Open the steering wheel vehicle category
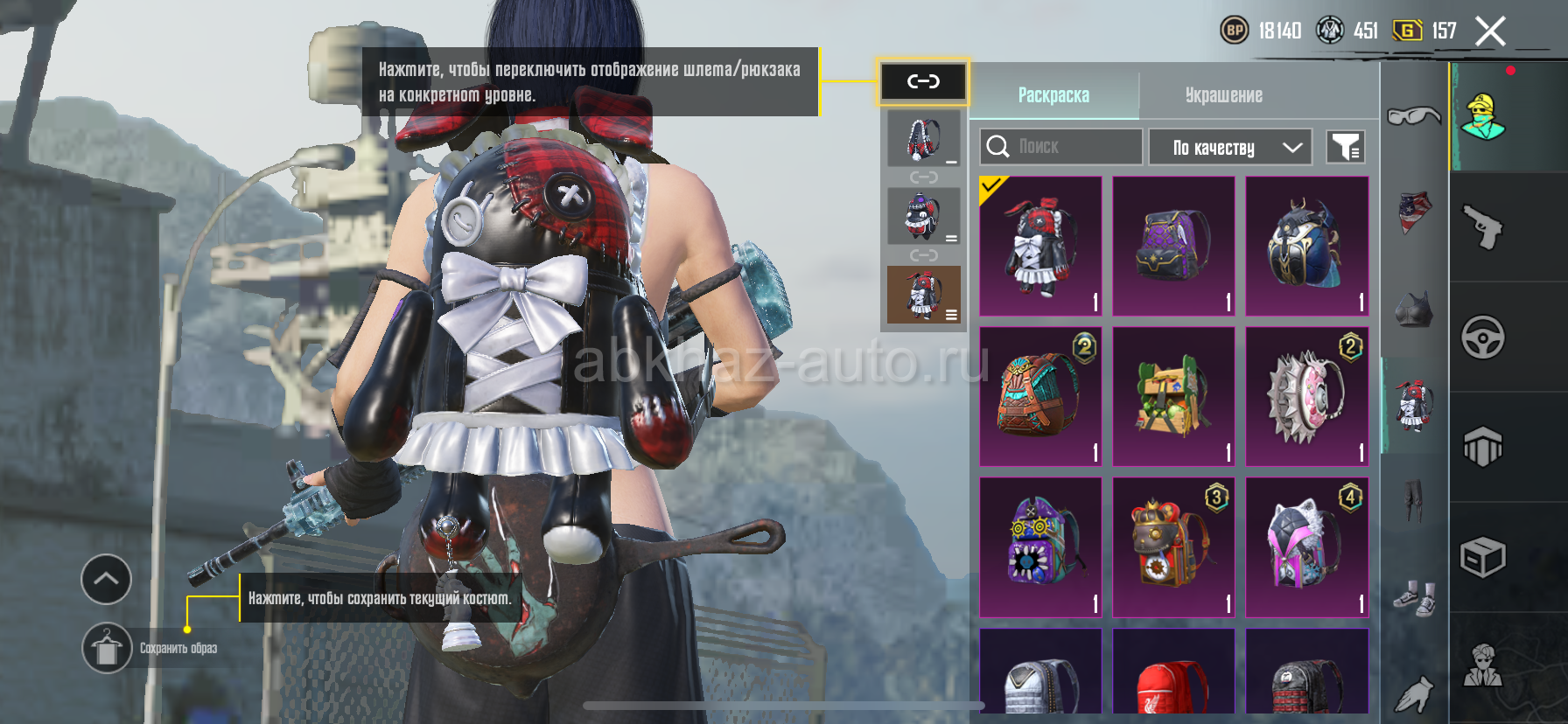Viewport: 1568px width, 724px height. [1483, 338]
